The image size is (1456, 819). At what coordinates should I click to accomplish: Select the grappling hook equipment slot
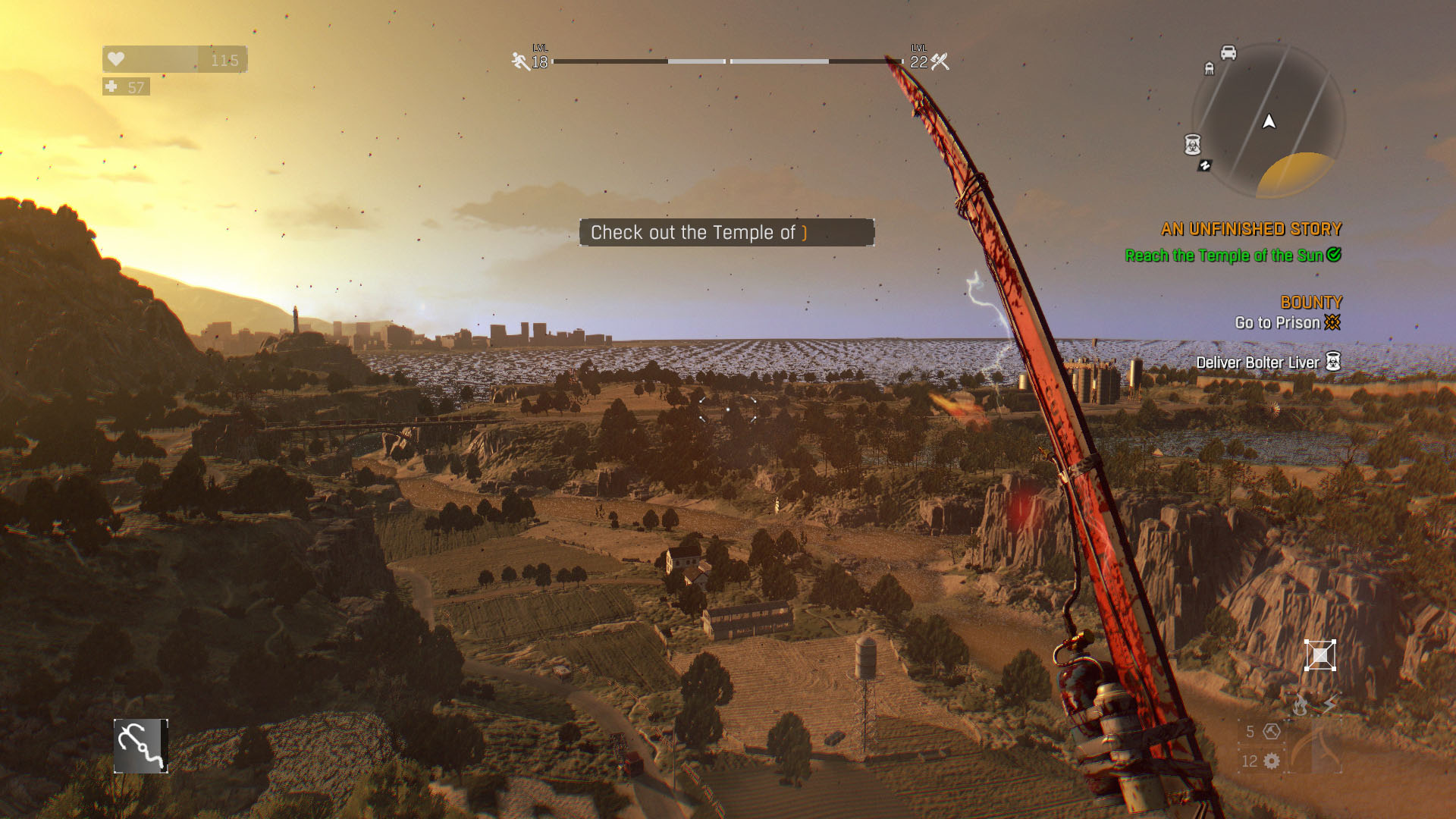[x=141, y=746]
